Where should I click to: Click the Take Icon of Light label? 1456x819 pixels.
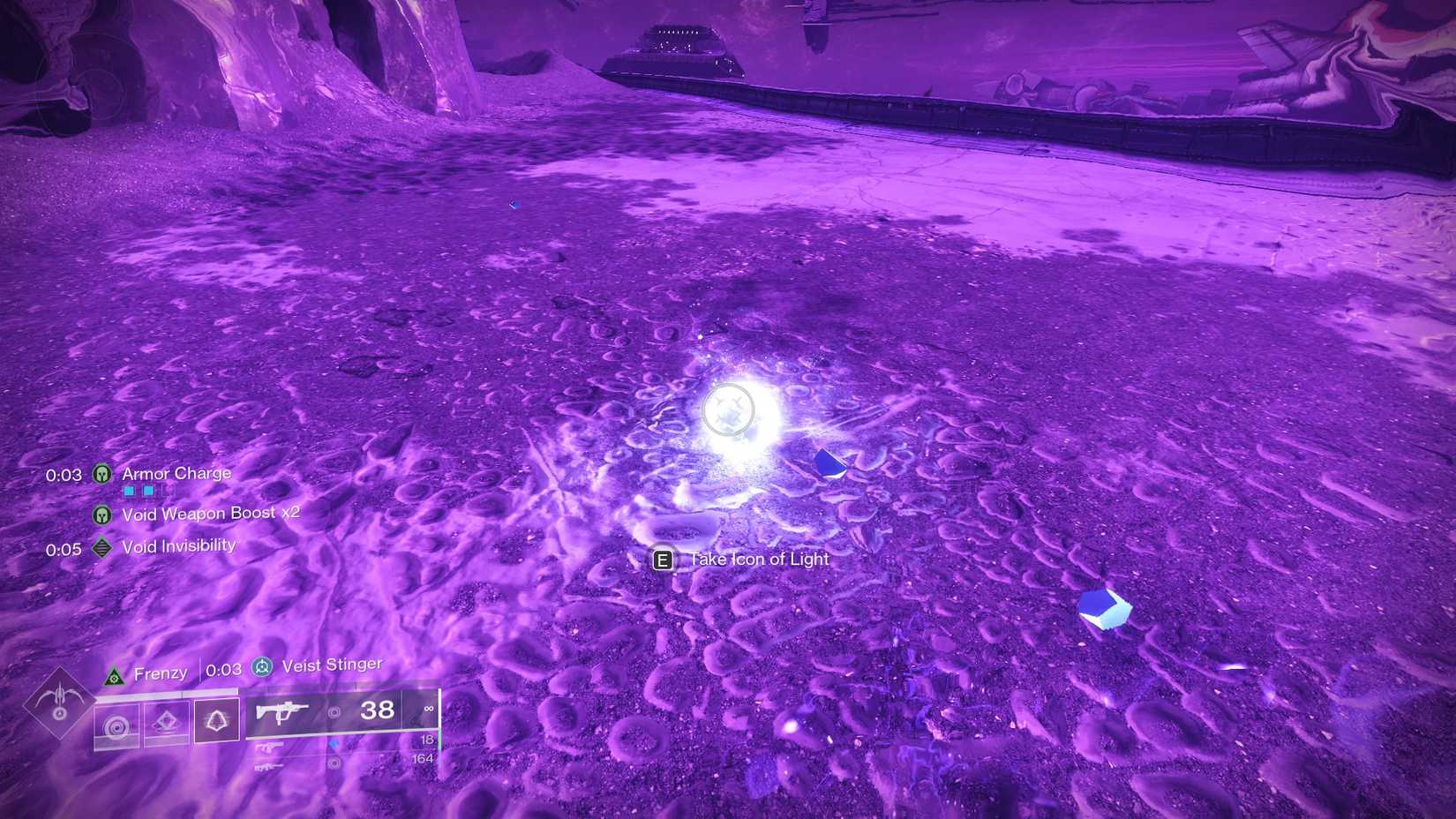coord(758,559)
